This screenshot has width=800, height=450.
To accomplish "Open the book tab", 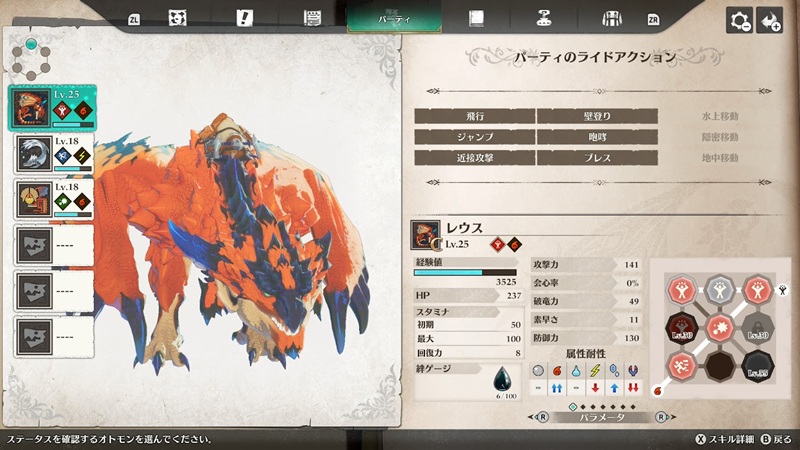I will (477, 18).
